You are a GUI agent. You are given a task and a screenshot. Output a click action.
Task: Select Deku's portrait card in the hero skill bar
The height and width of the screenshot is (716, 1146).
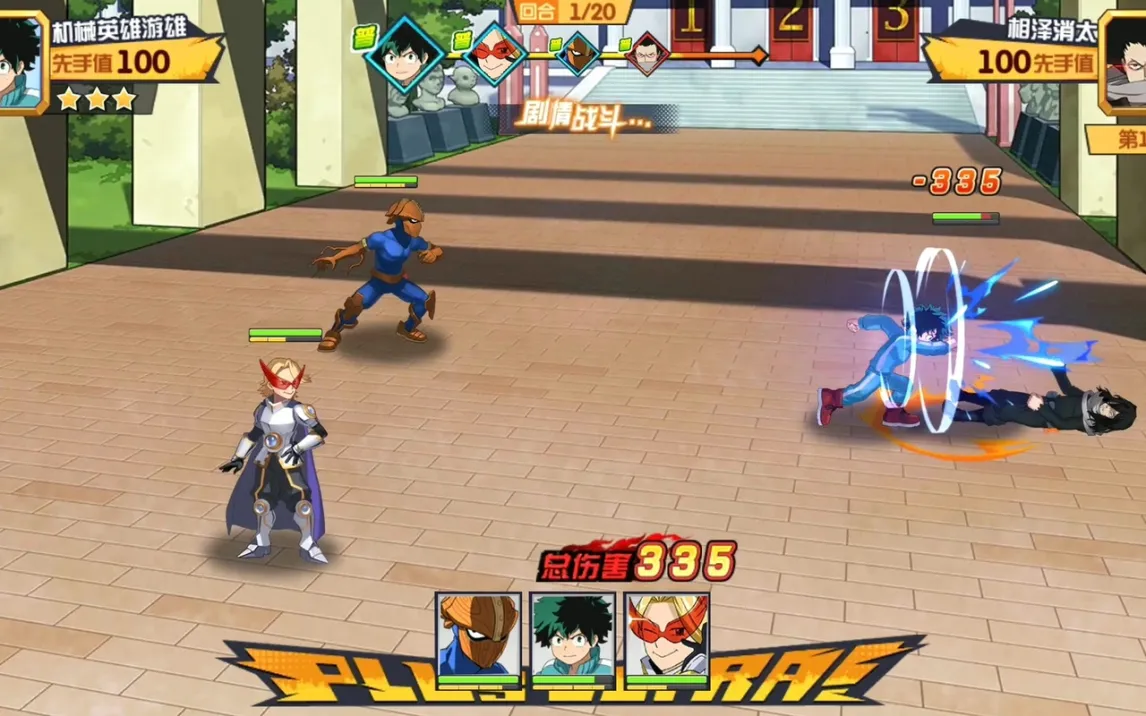(x=573, y=636)
